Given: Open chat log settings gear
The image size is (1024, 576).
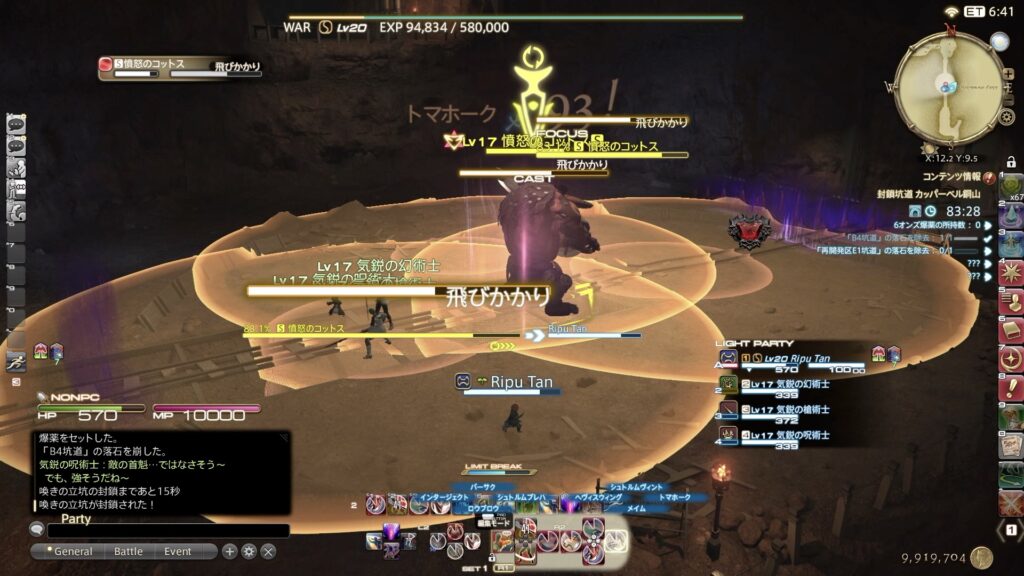Looking at the screenshot, I should click(x=249, y=551).
